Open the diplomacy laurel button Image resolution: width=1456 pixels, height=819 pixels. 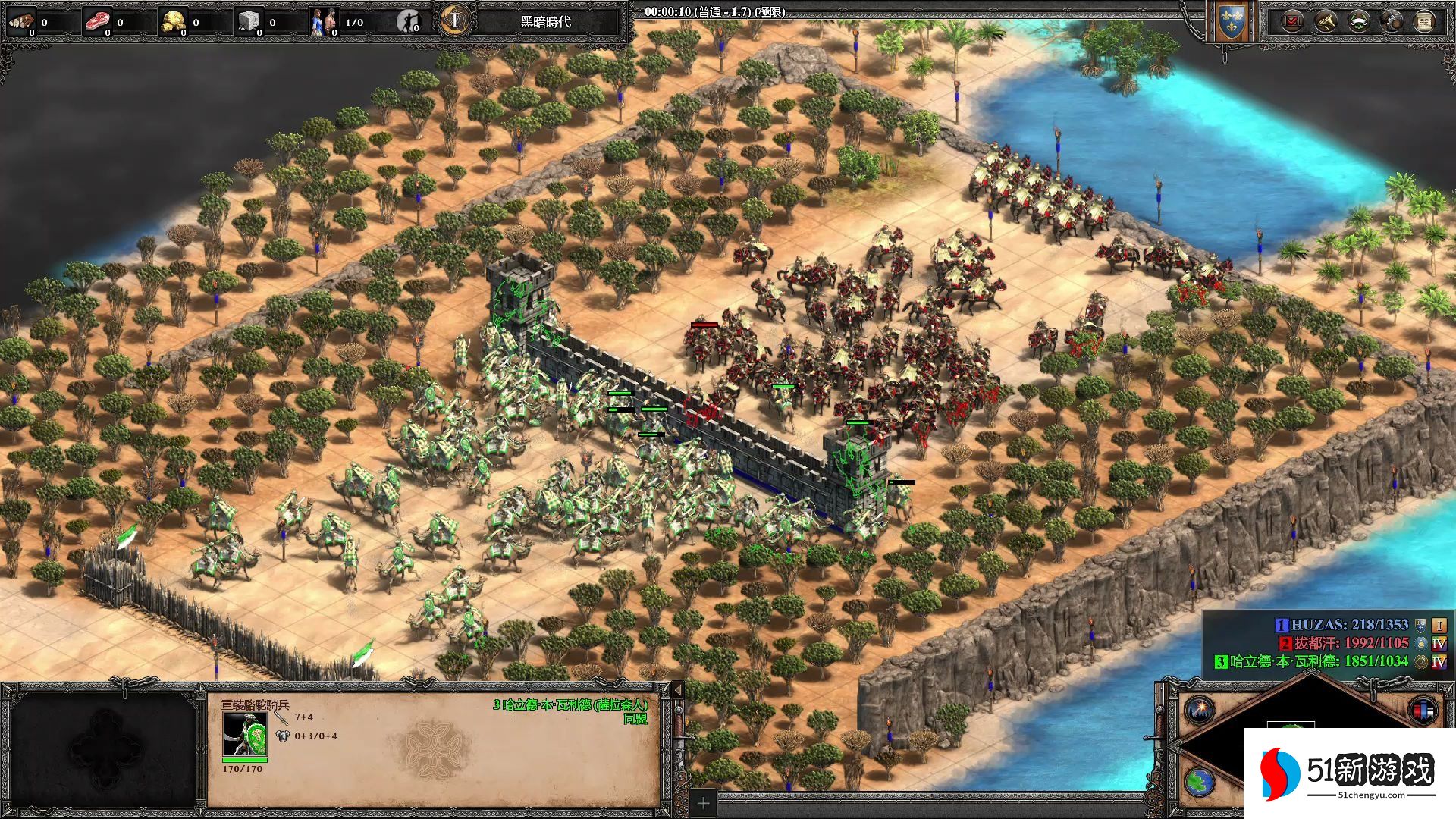pyautogui.click(x=1358, y=22)
